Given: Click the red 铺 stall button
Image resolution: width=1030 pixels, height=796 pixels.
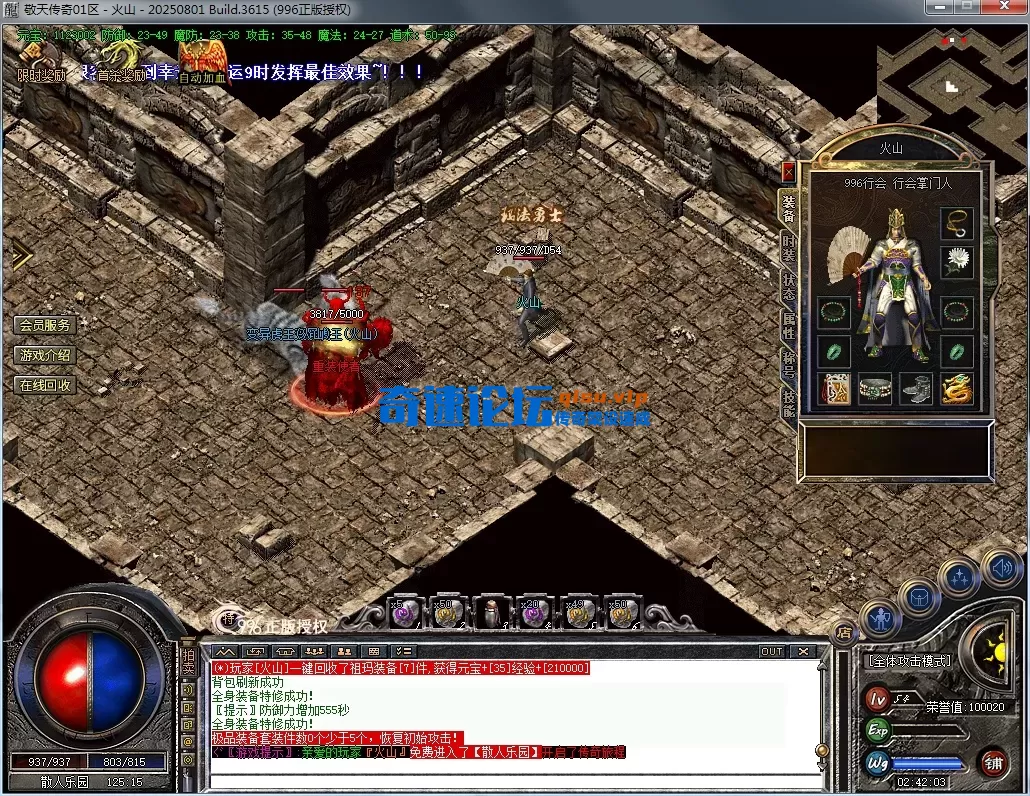Looking at the screenshot, I should [x=993, y=763].
